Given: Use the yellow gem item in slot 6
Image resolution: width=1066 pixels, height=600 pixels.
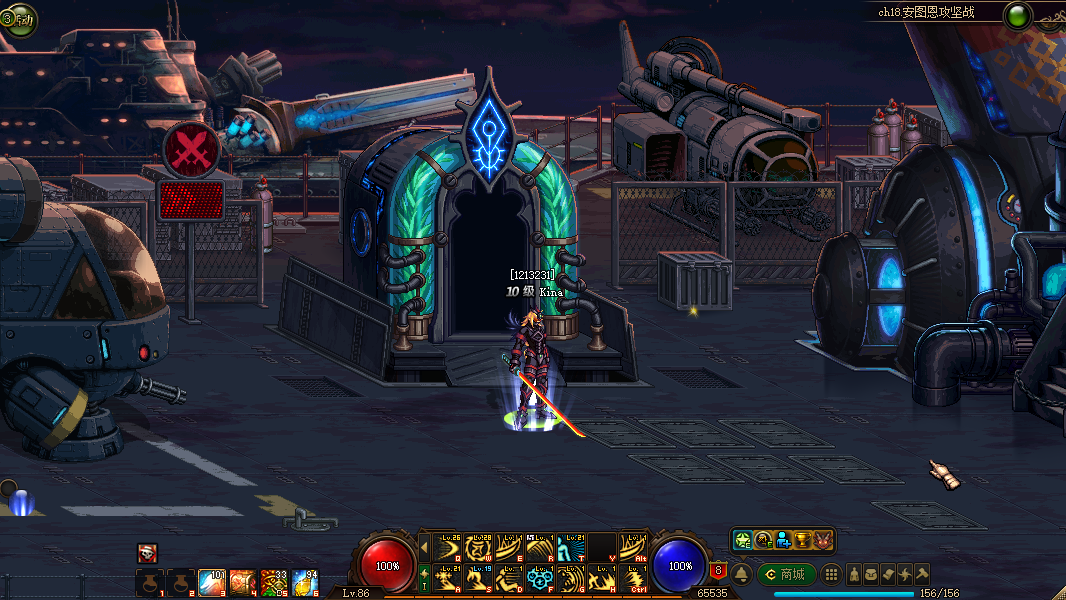Looking at the screenshot, I should tap(305, 581).
